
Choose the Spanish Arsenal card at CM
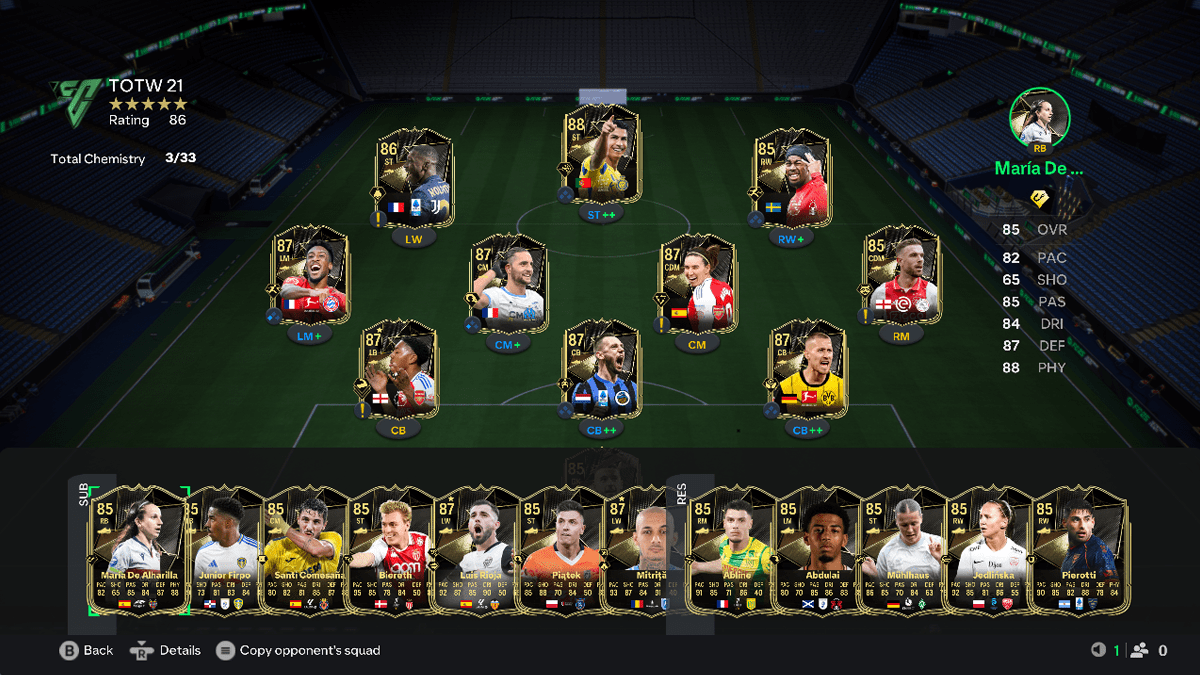(697, 283)
